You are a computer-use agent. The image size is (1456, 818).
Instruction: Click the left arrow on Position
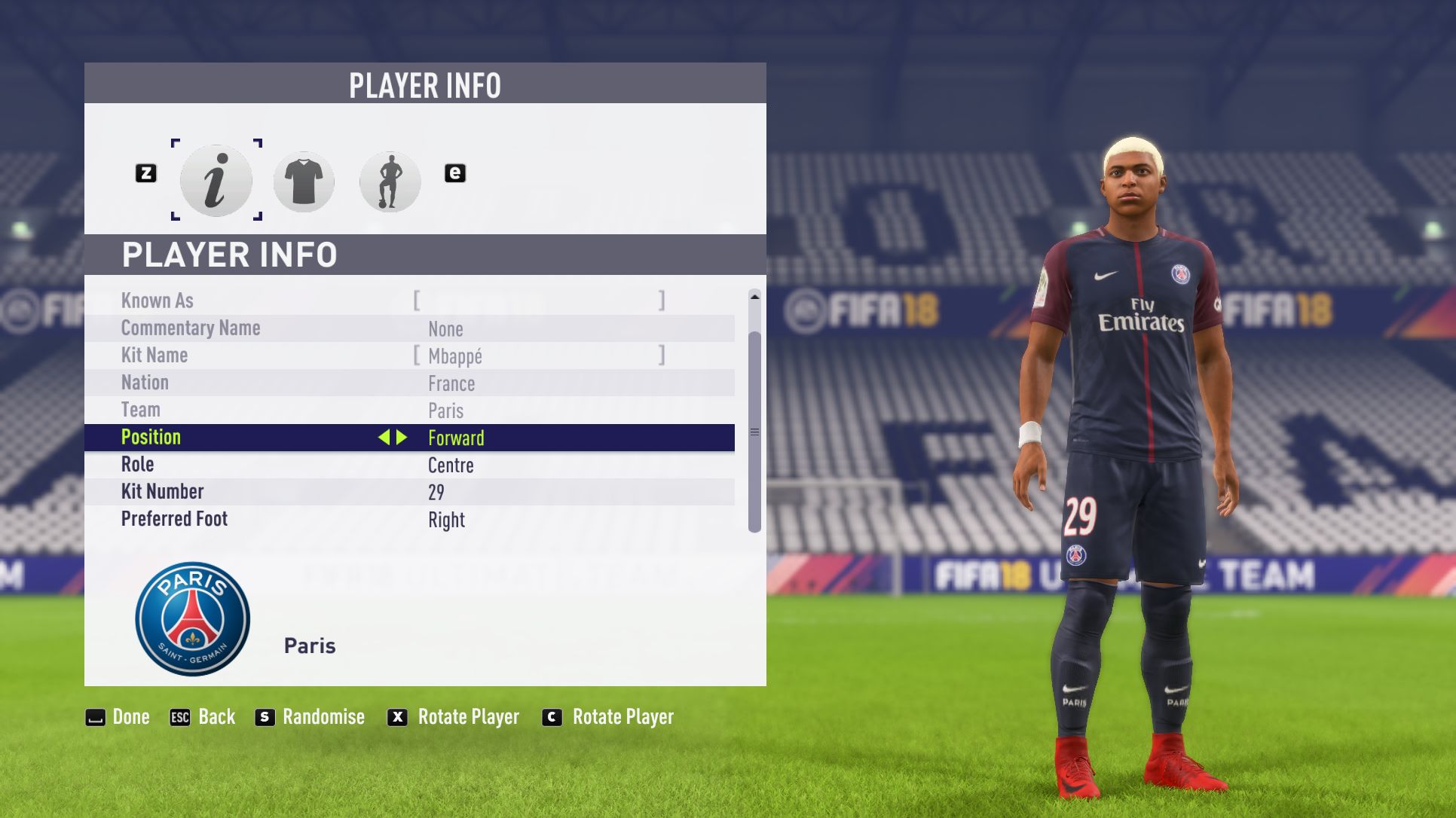384,438
